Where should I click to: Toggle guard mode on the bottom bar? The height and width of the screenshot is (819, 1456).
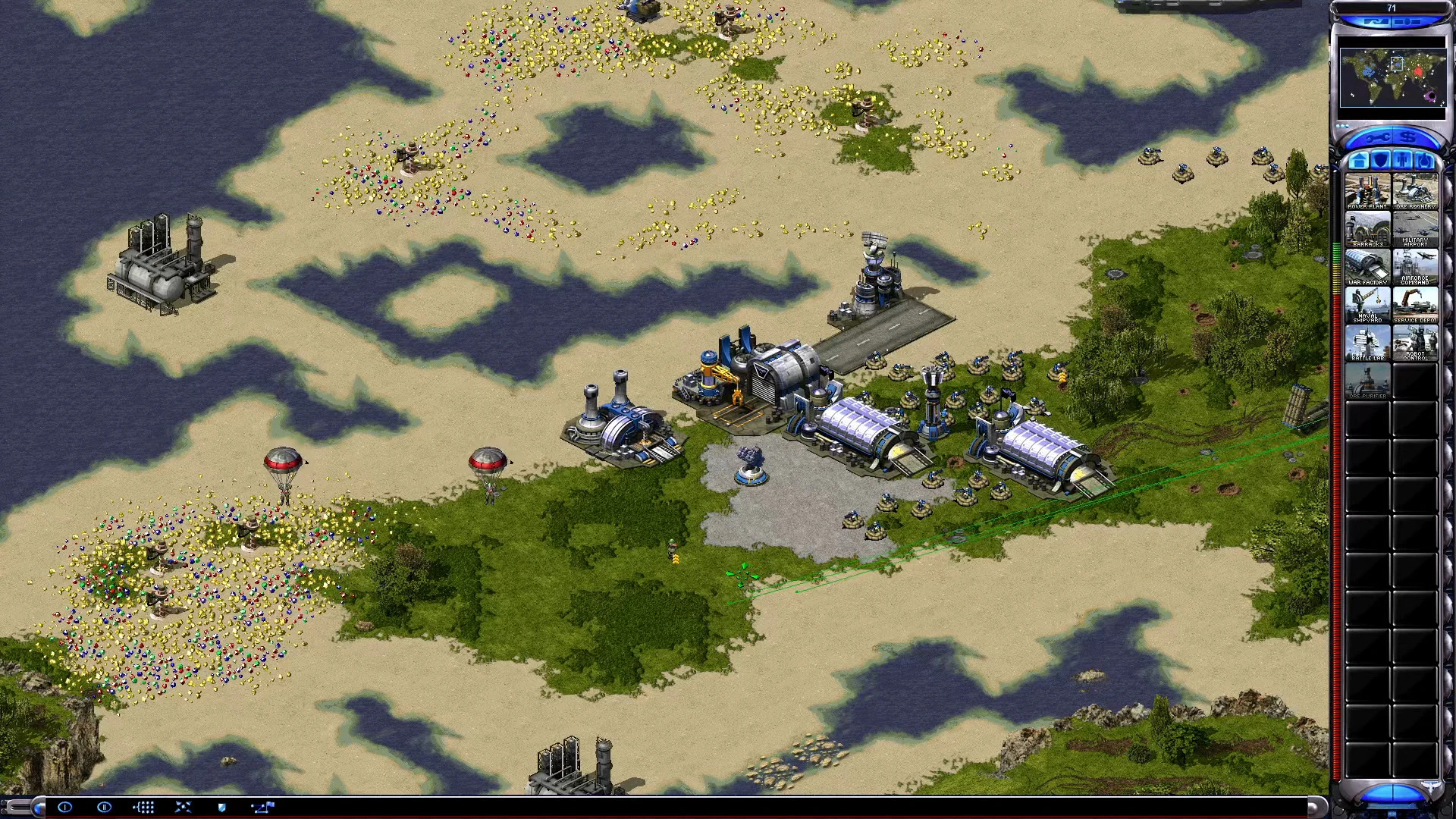coord(221,808)
